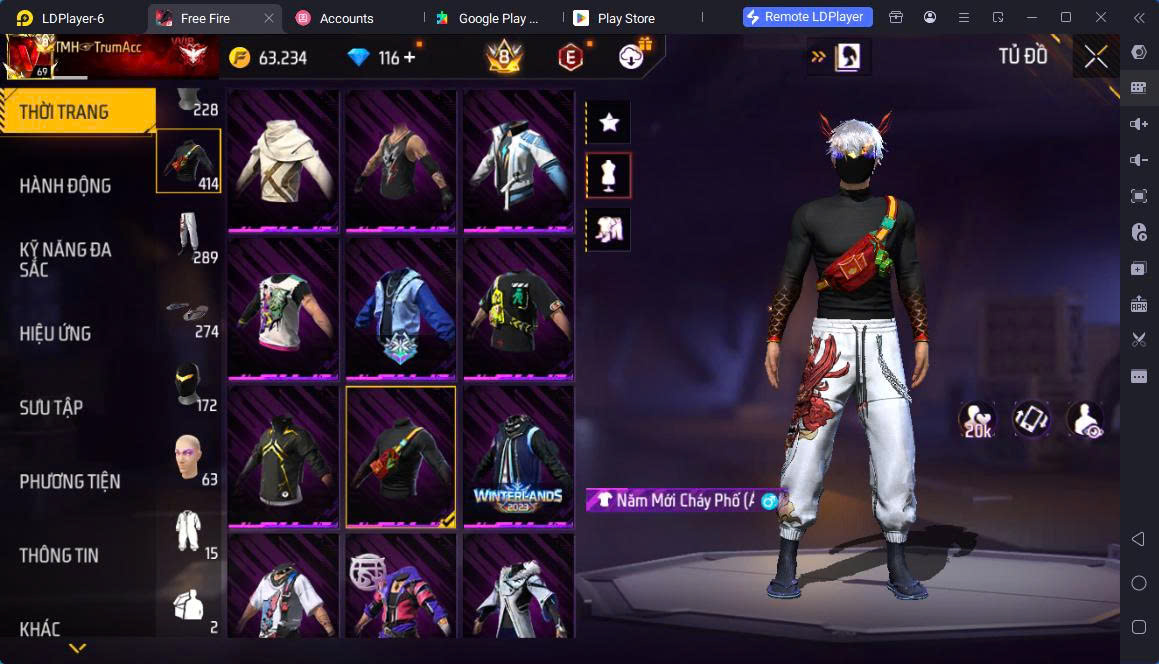Select the white hooded jacket thumbnail

click(283, 160)
